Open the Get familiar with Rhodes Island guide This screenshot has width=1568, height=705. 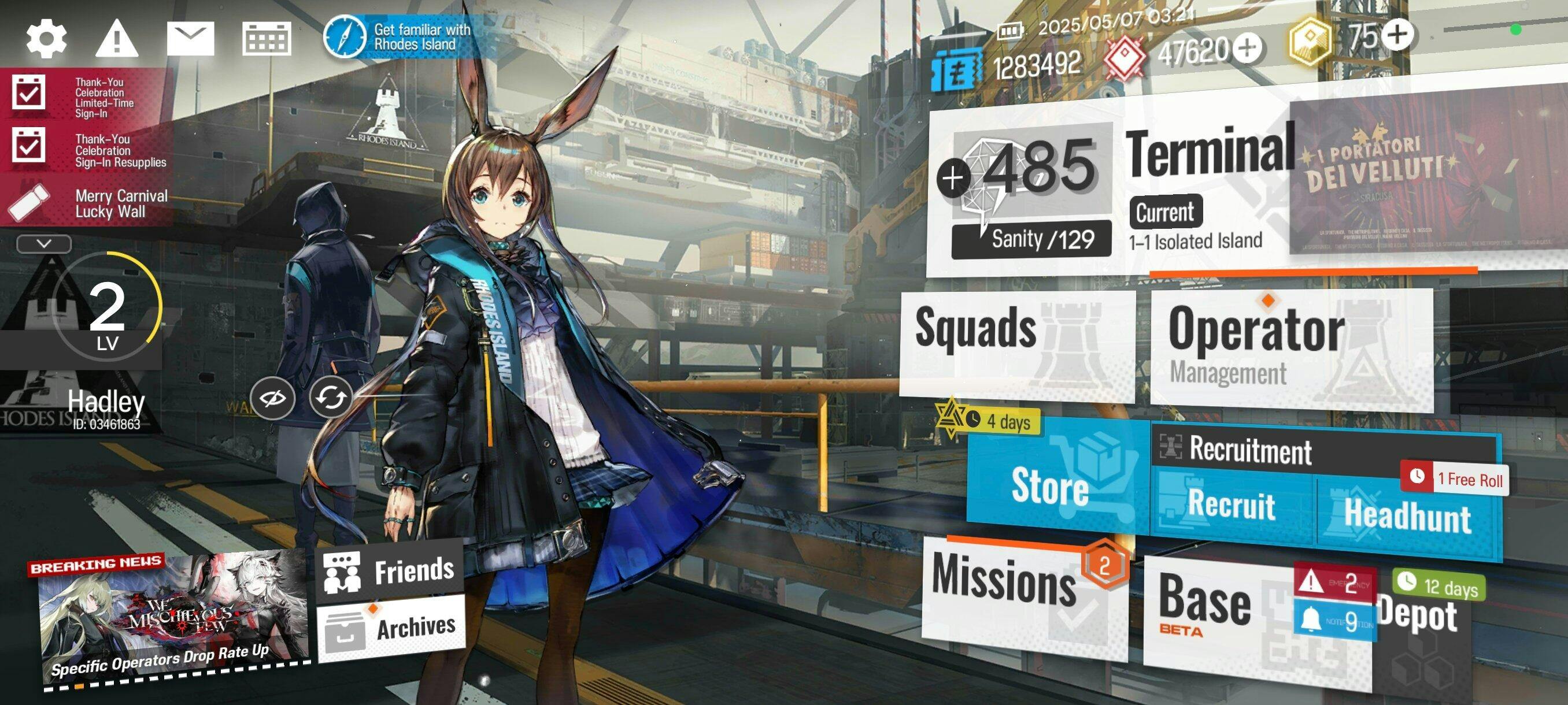tap(399, 36)
